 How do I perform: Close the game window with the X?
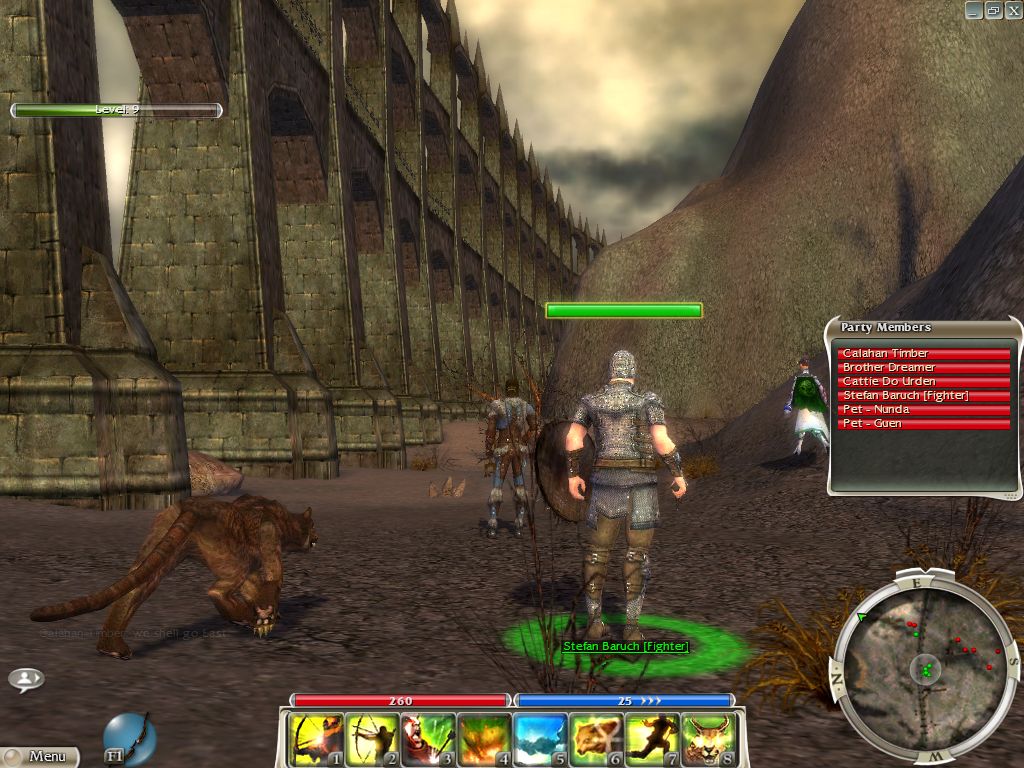pos(1012,10)
